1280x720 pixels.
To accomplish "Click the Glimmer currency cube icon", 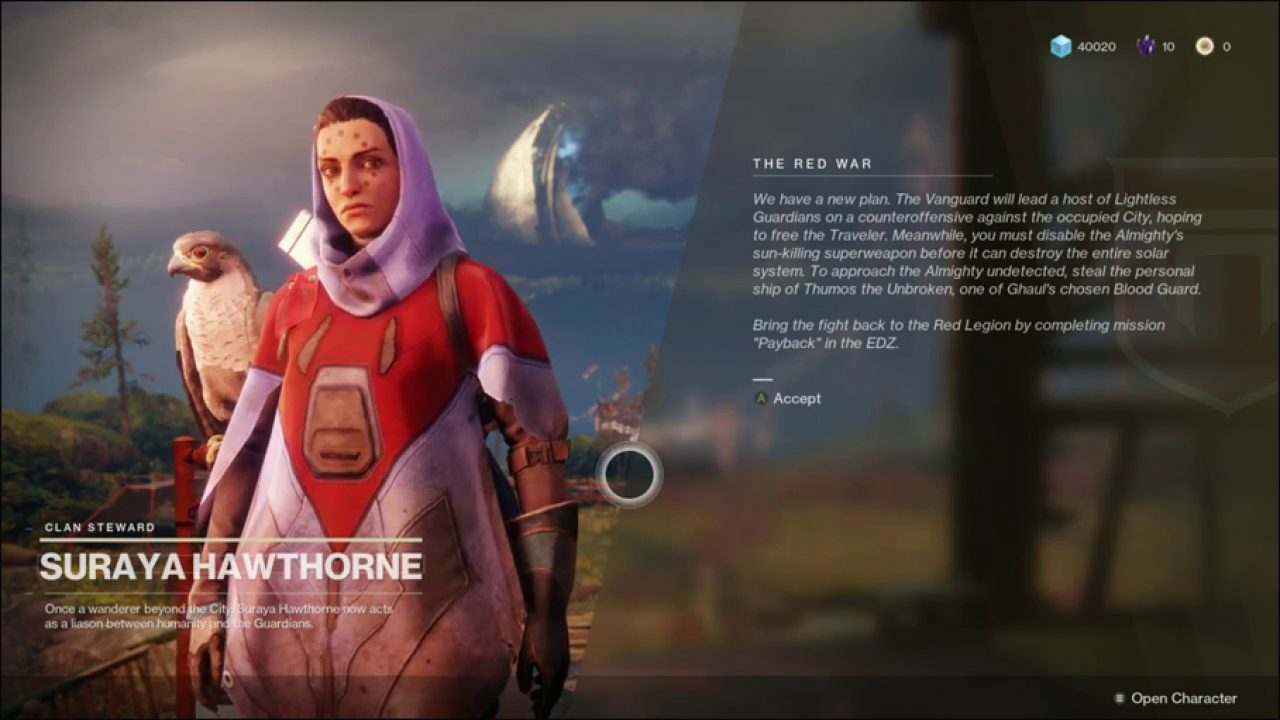I will pyautogui.click(x=1062, y=46).
